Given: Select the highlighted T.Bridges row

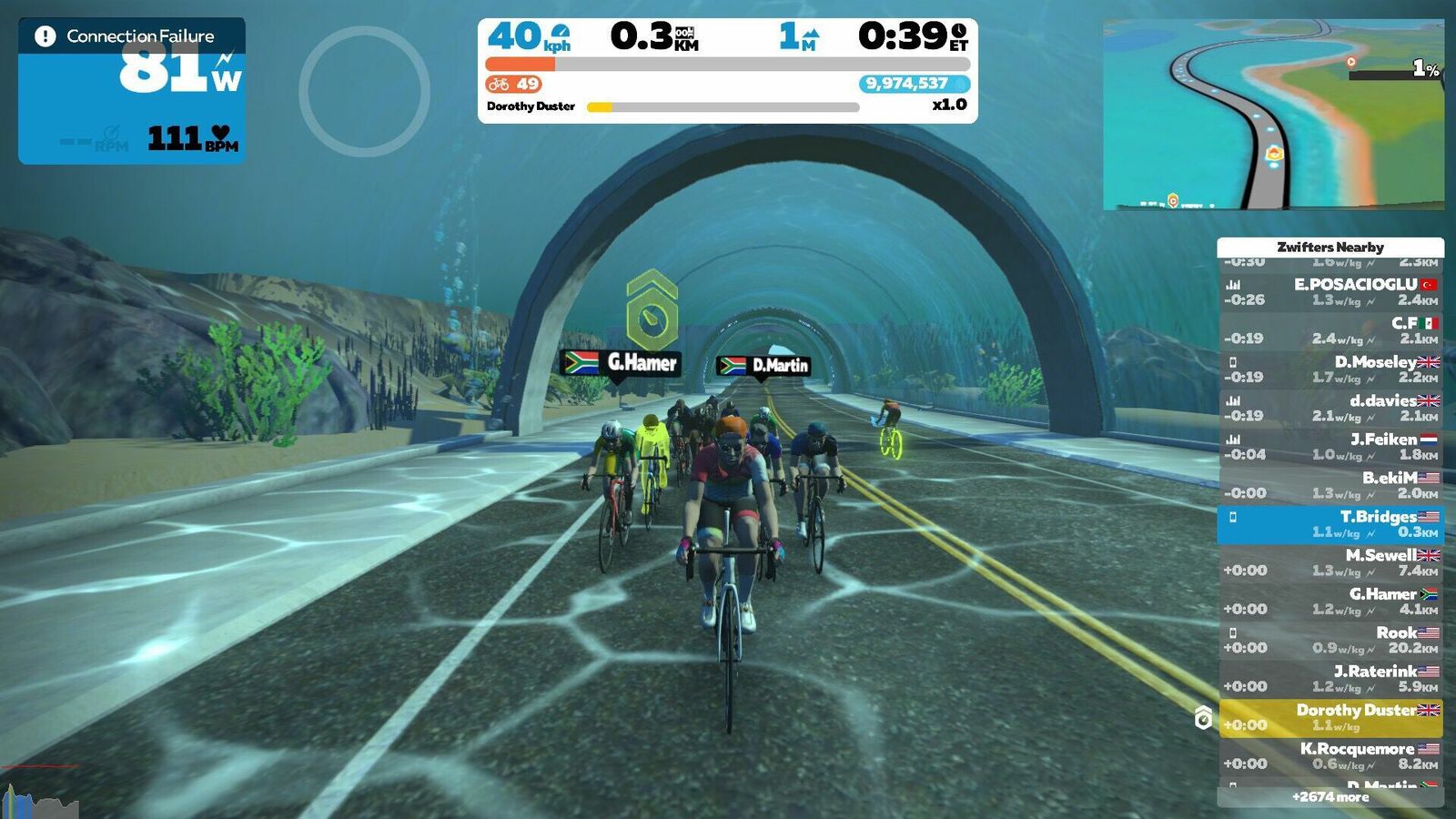Looking at the screenshot, I should (1330, 524).
